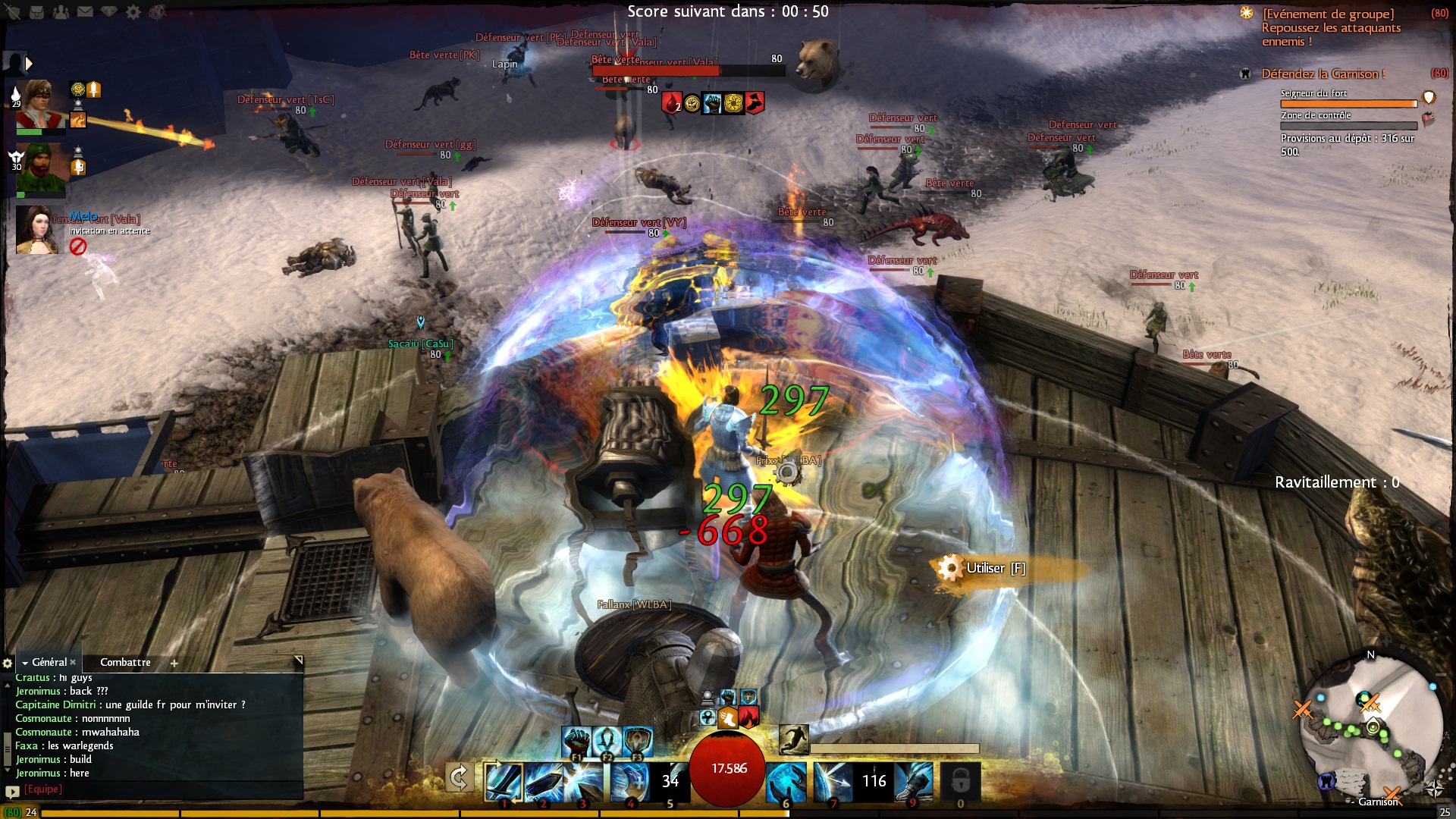
Task: Activate the shield skill in slot 4
Action: [629, 781]
